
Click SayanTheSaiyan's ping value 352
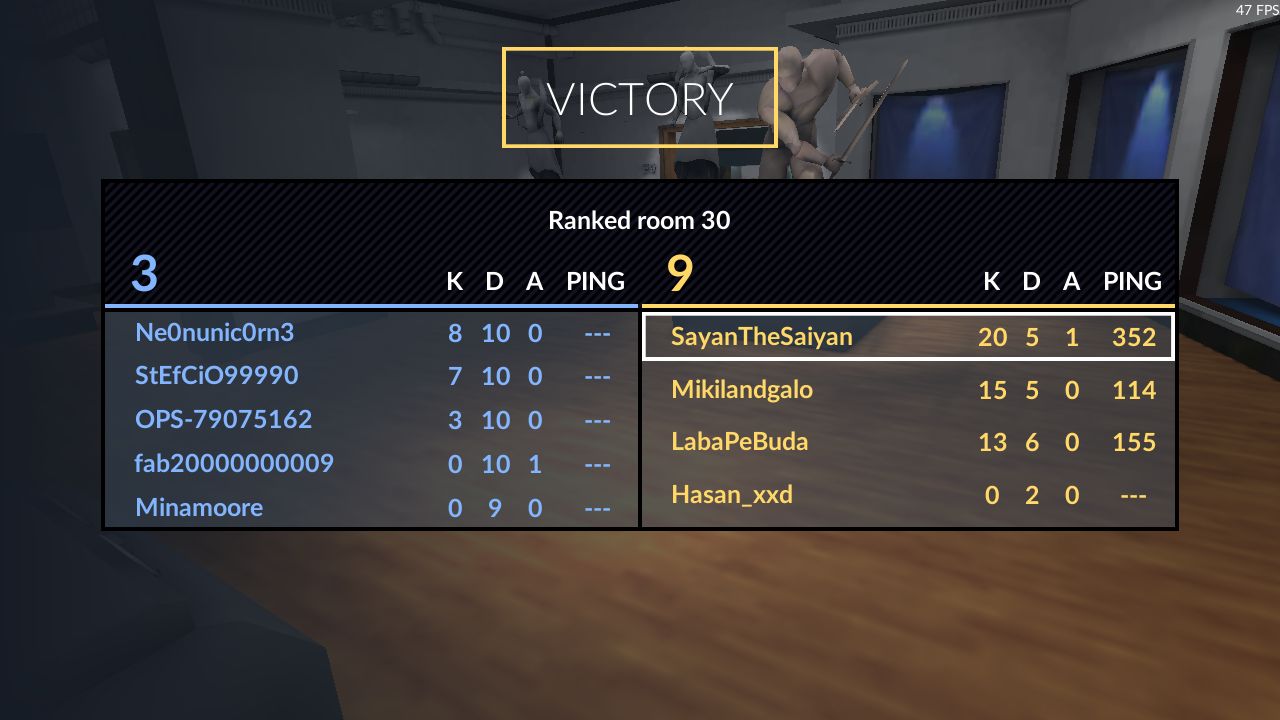pos(1134,338)
